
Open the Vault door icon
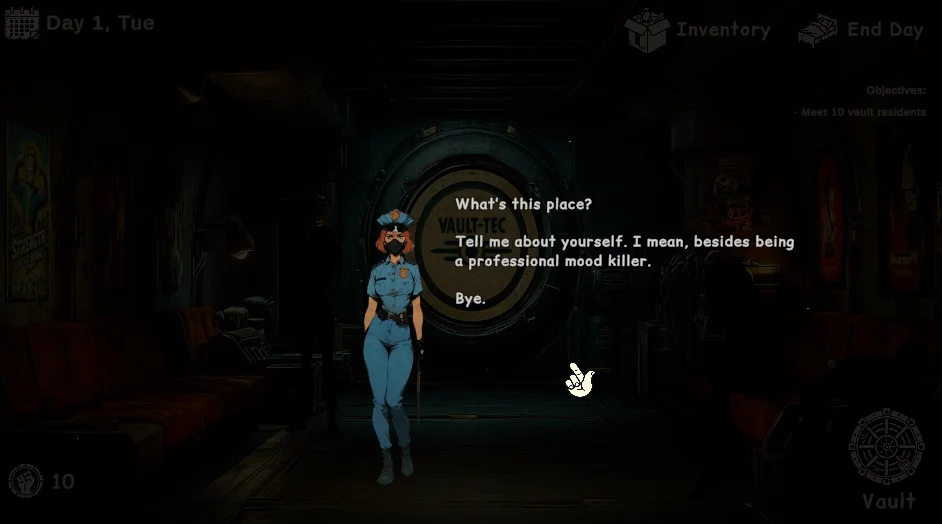click(886, 447)
